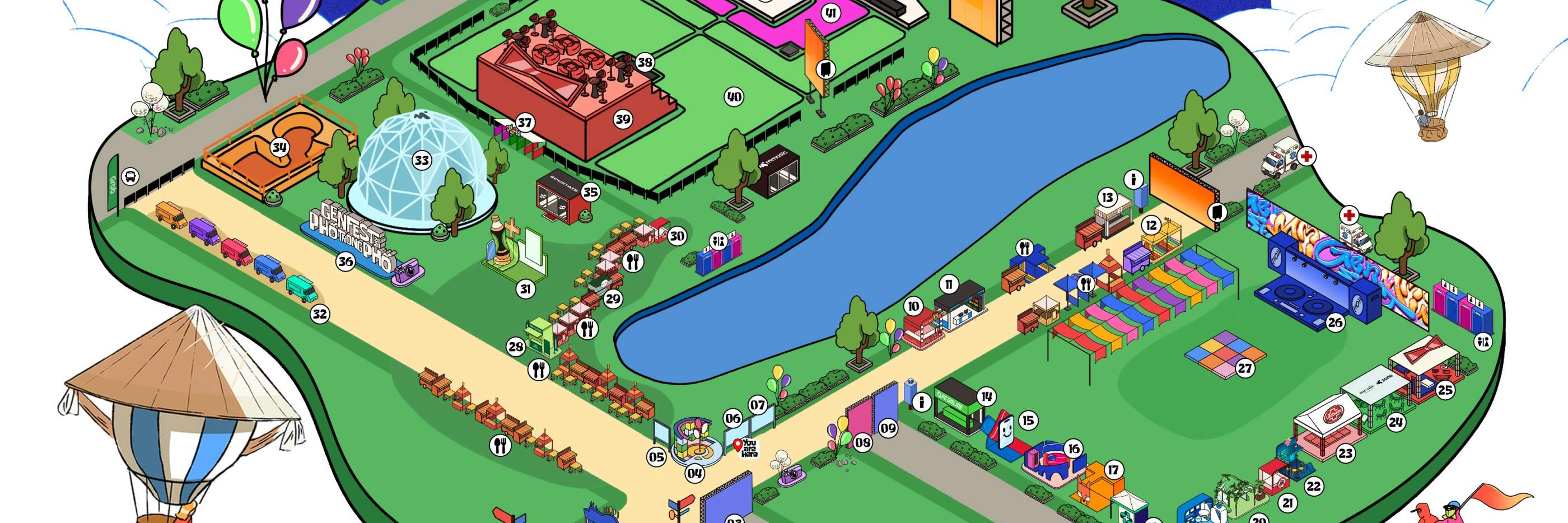Image resolution: width=1568 pixels, height=523 pixels.
Task: Click map marker number 33 on the dome
Action: [x=421, y=161]
